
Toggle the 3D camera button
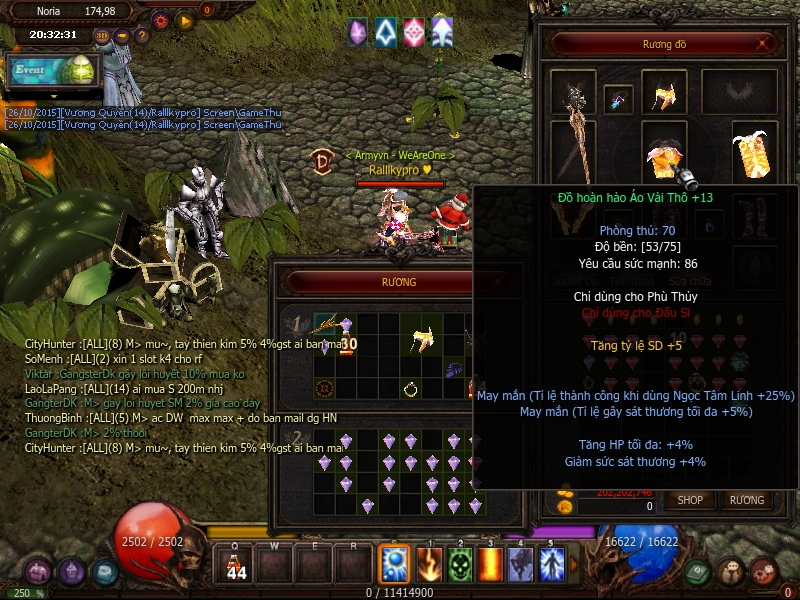pyautogui.click(x=102, y=36)
